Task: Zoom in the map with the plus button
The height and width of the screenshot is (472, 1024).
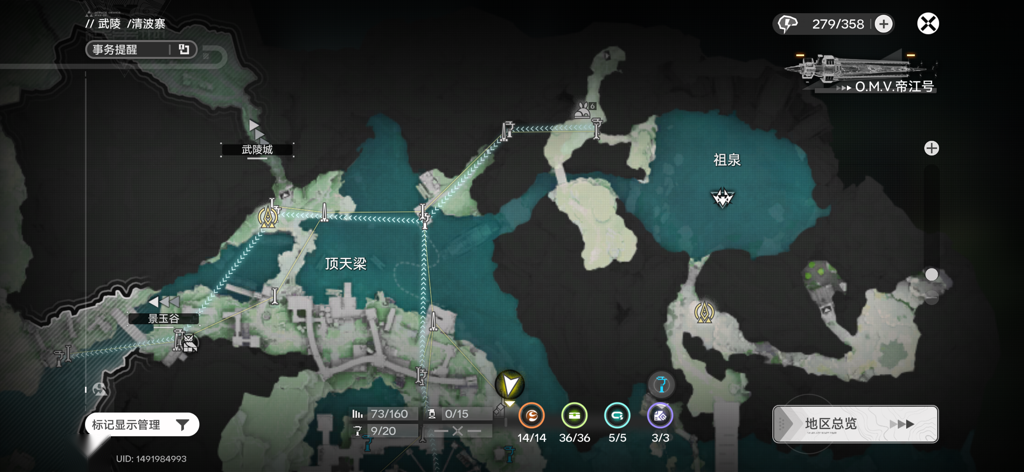Action: (x=931, y=148)
